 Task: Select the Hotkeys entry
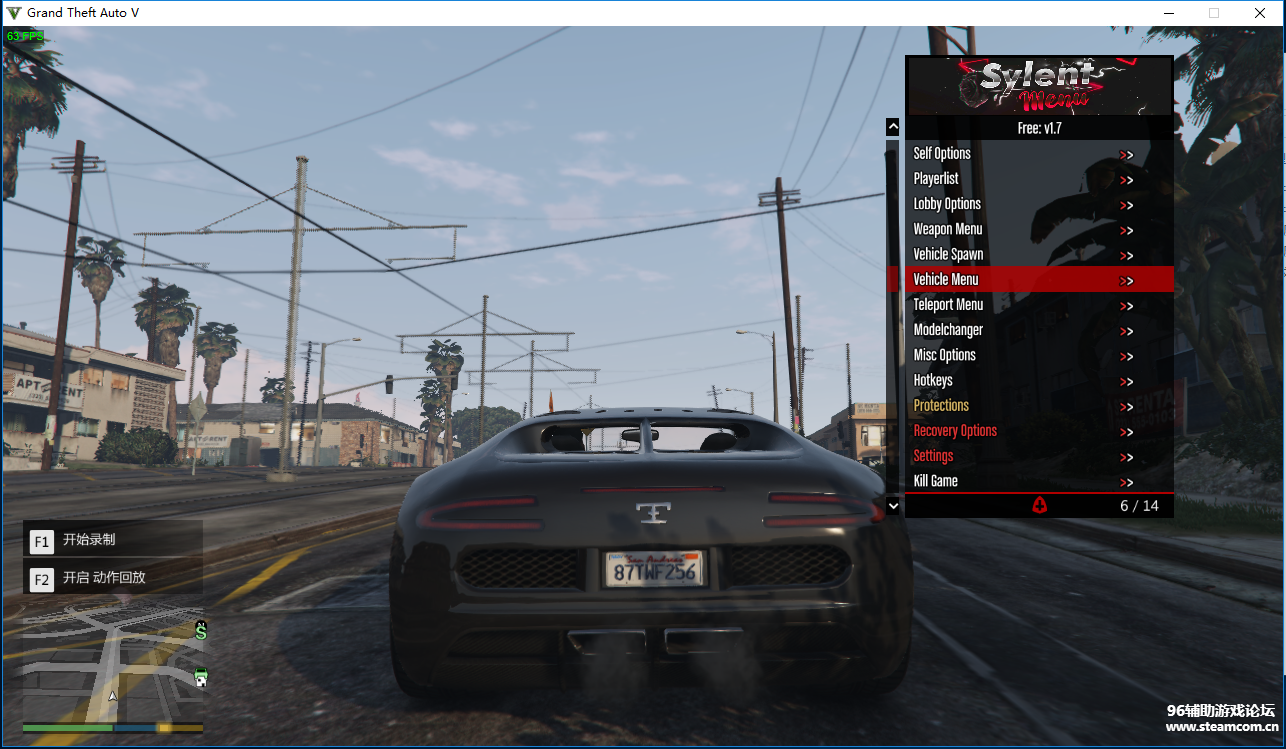click(933, 380)
